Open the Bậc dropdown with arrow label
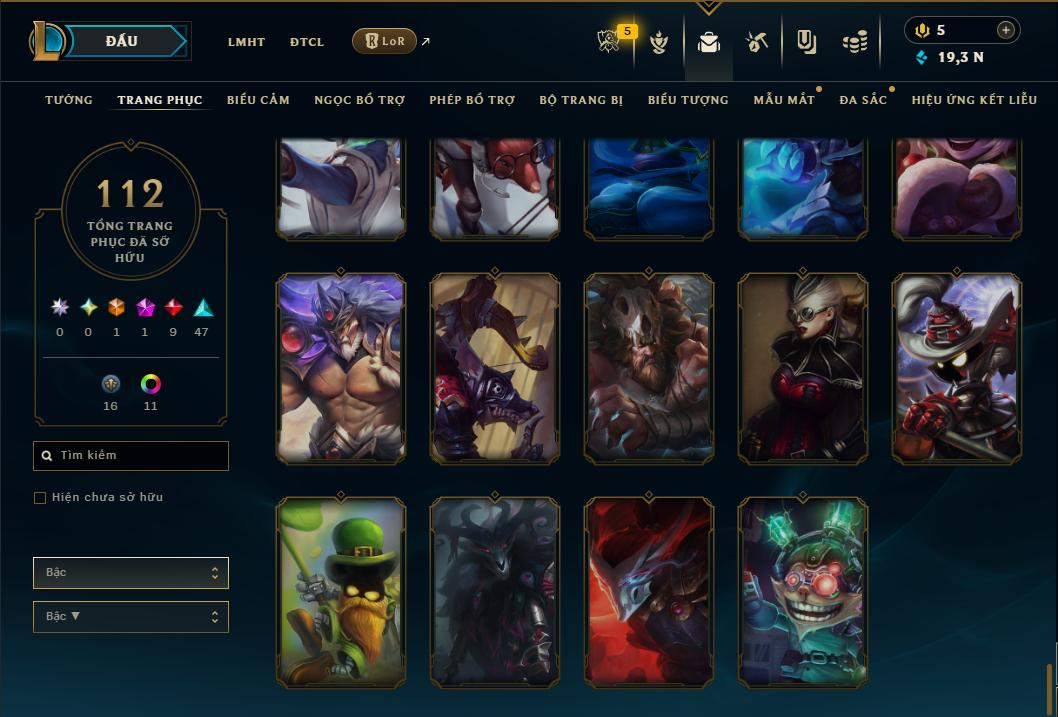Viewport: 1058px width, 717px height. (x=131, y=617)
